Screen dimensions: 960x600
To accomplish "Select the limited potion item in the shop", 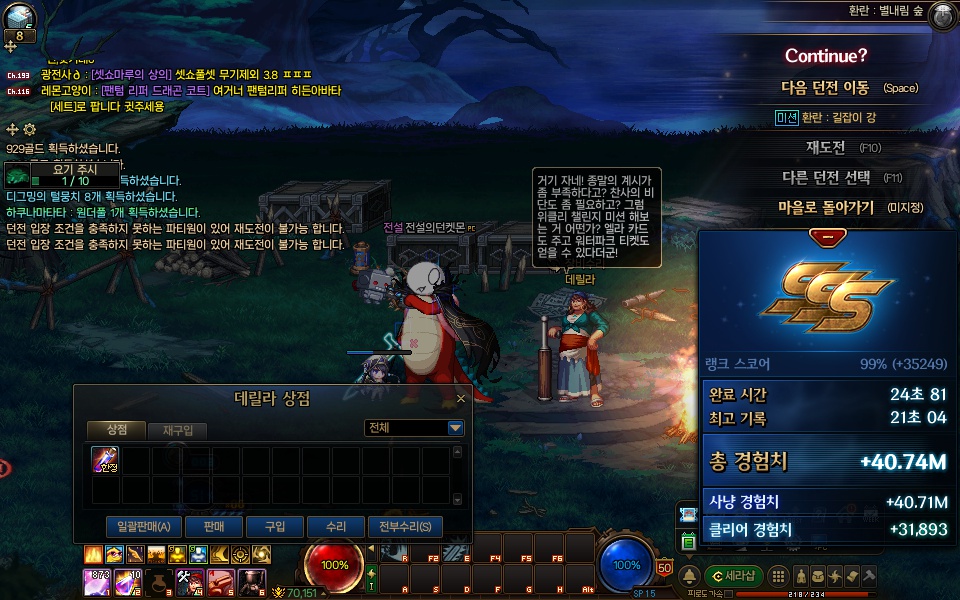I will pos(105,460).
